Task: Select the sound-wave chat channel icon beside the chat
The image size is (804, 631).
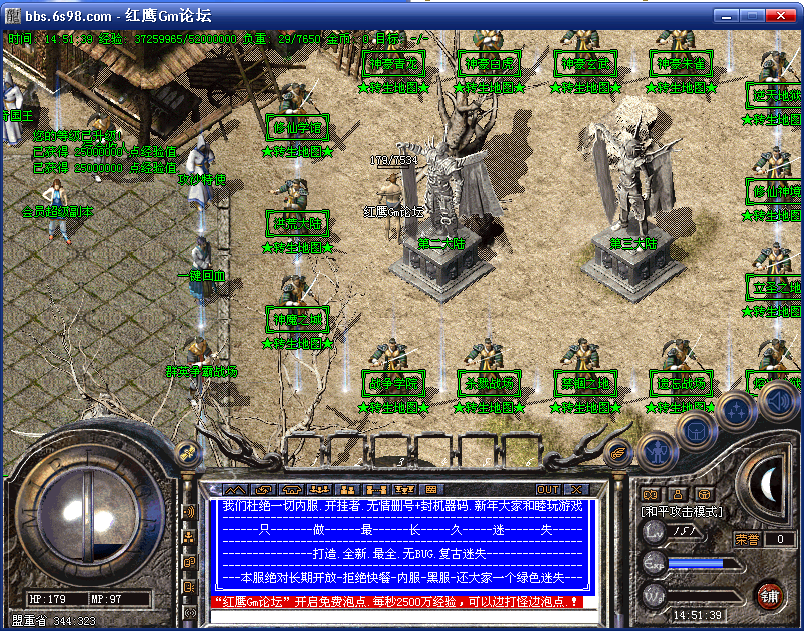Action: pos(189,512)
